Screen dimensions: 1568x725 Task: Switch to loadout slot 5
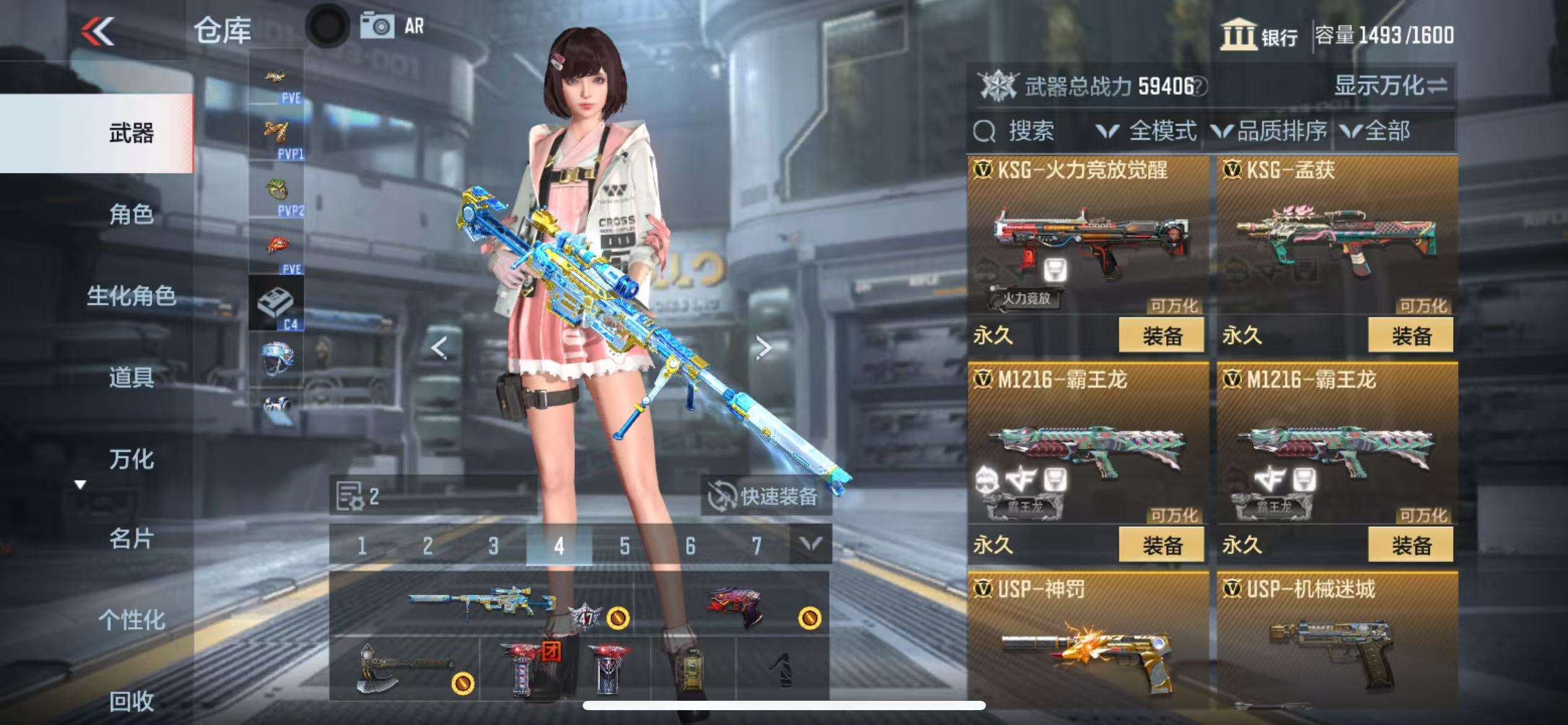(x=624, y=545)
